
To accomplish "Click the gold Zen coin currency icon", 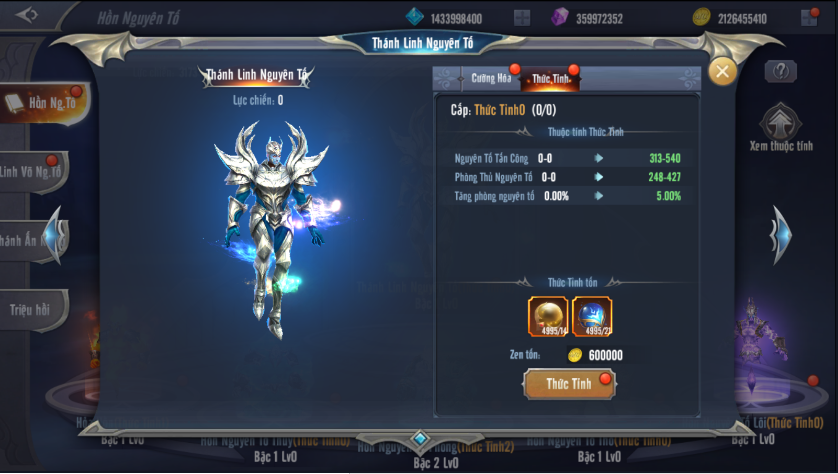I will (702, 17).
